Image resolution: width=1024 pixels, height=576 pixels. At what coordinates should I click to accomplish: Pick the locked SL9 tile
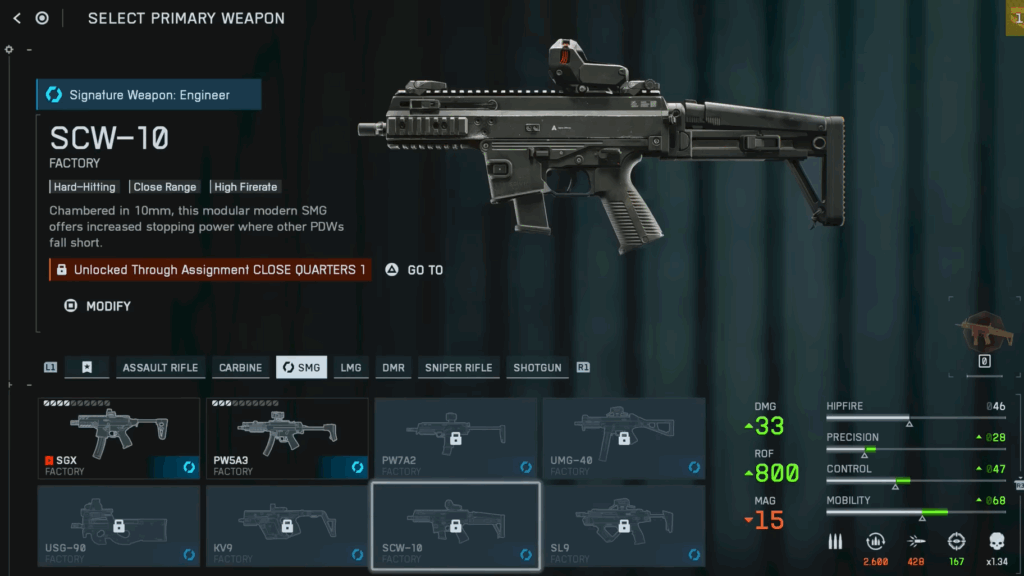(623, 525)
